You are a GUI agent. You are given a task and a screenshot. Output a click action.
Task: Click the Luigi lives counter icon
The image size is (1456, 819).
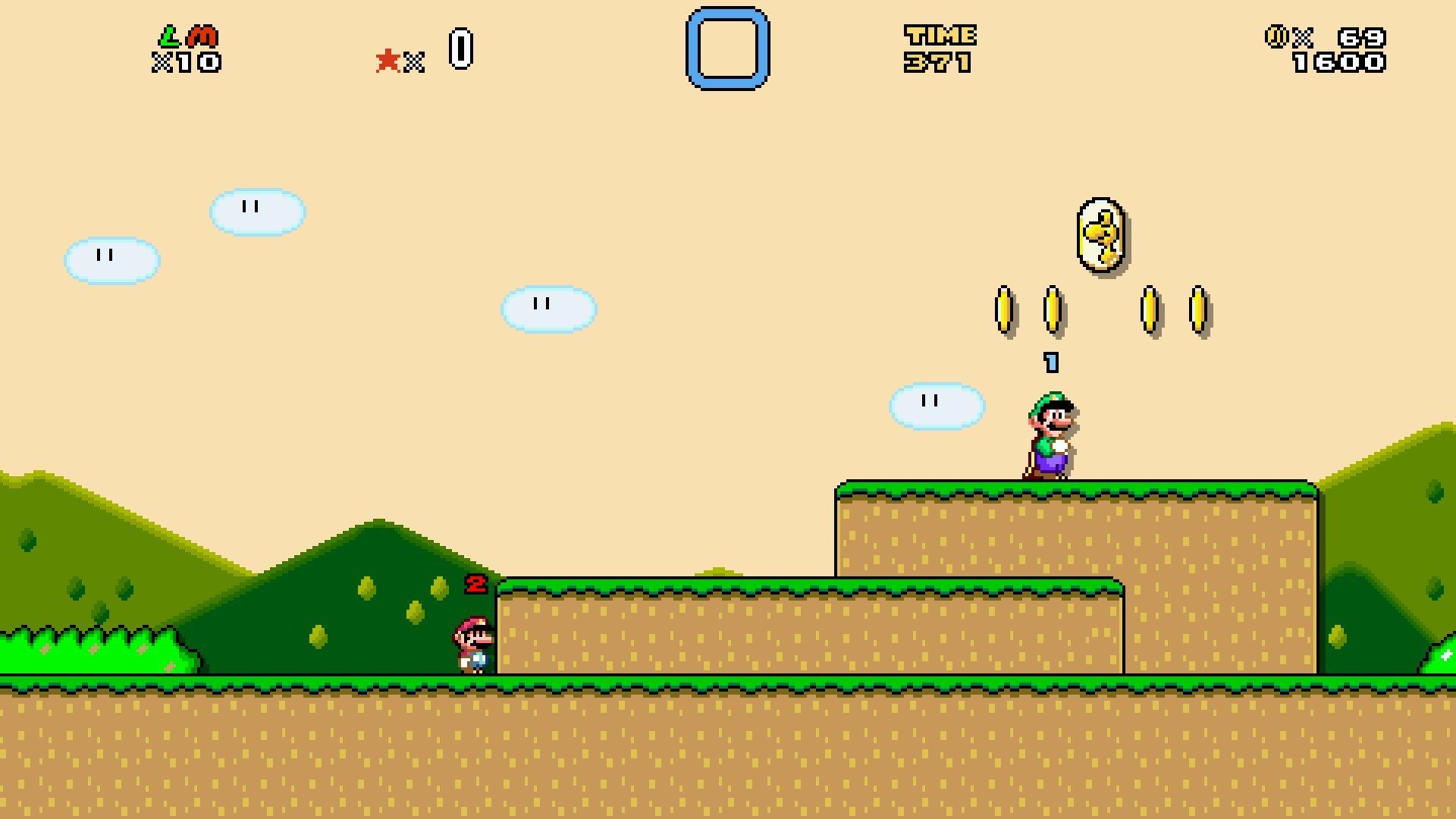click(171, 36)
